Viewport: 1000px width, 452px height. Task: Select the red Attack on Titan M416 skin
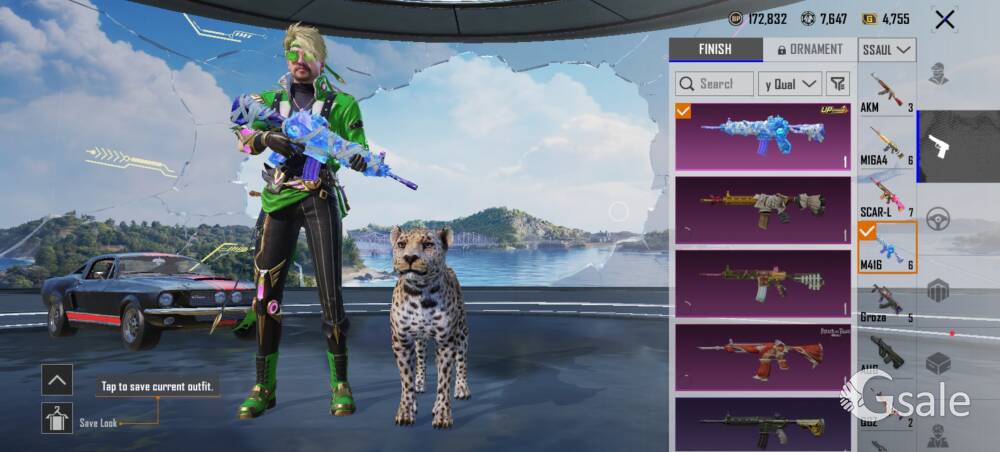(x=763, y=357)
